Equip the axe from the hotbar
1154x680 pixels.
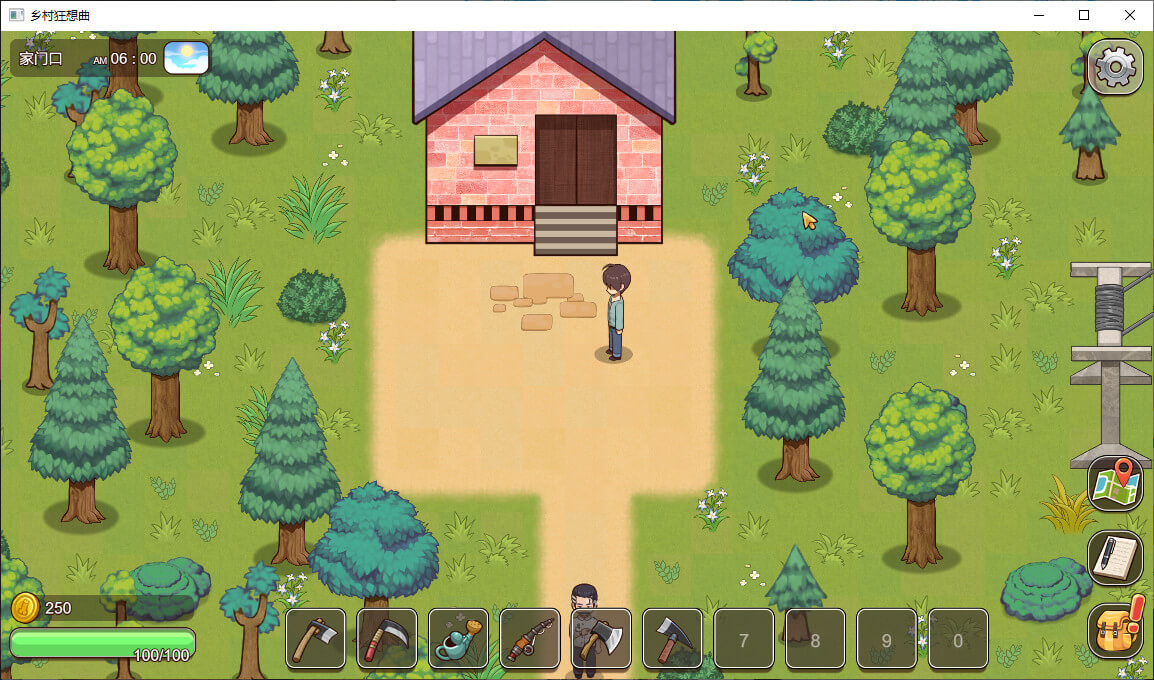coord(601,638)
